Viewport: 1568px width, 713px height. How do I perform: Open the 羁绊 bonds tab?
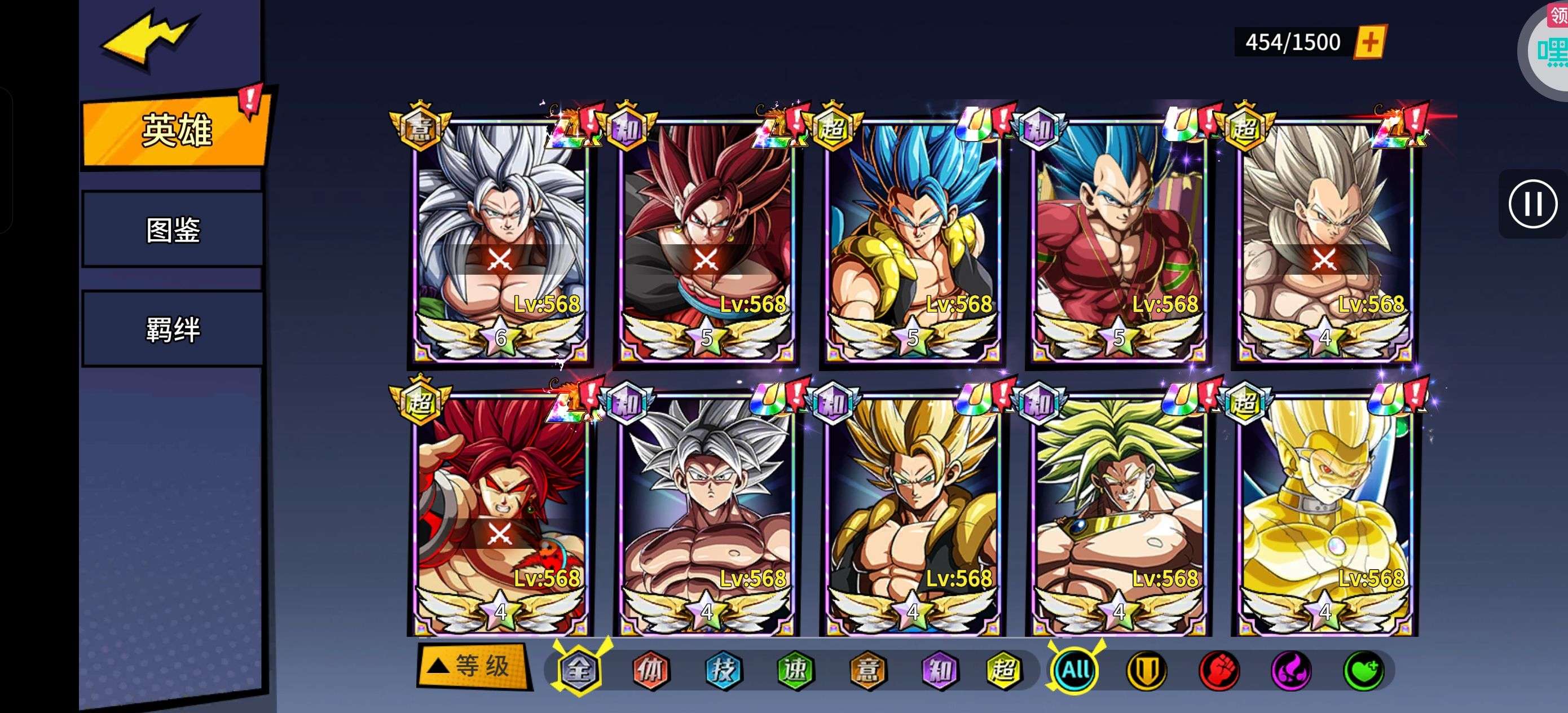click(173, 329)
